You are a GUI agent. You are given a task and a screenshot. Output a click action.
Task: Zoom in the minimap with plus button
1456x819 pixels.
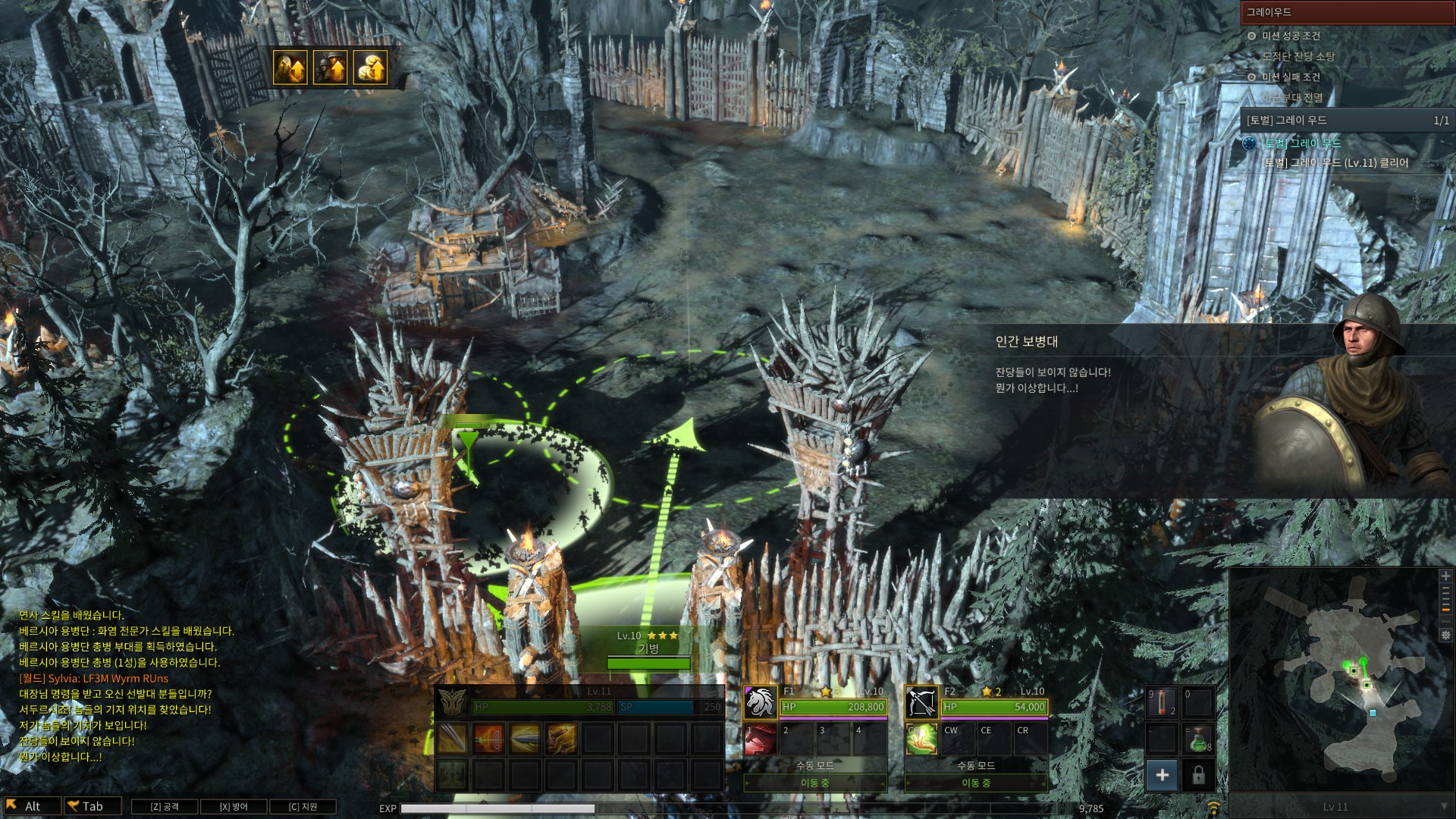[1445, 576]
